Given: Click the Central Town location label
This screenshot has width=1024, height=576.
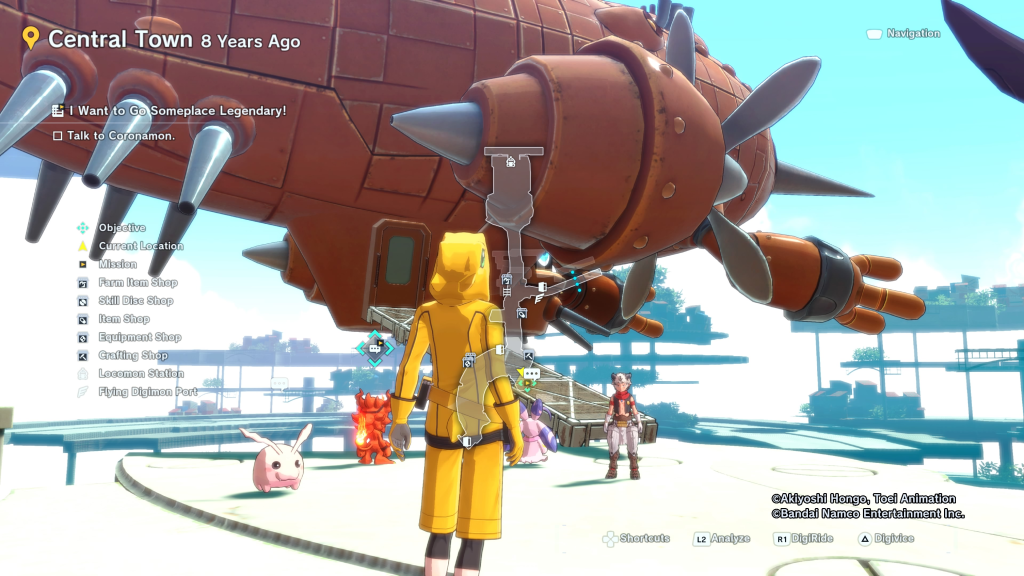Looking at the screenshot, I should coord(120,40).
